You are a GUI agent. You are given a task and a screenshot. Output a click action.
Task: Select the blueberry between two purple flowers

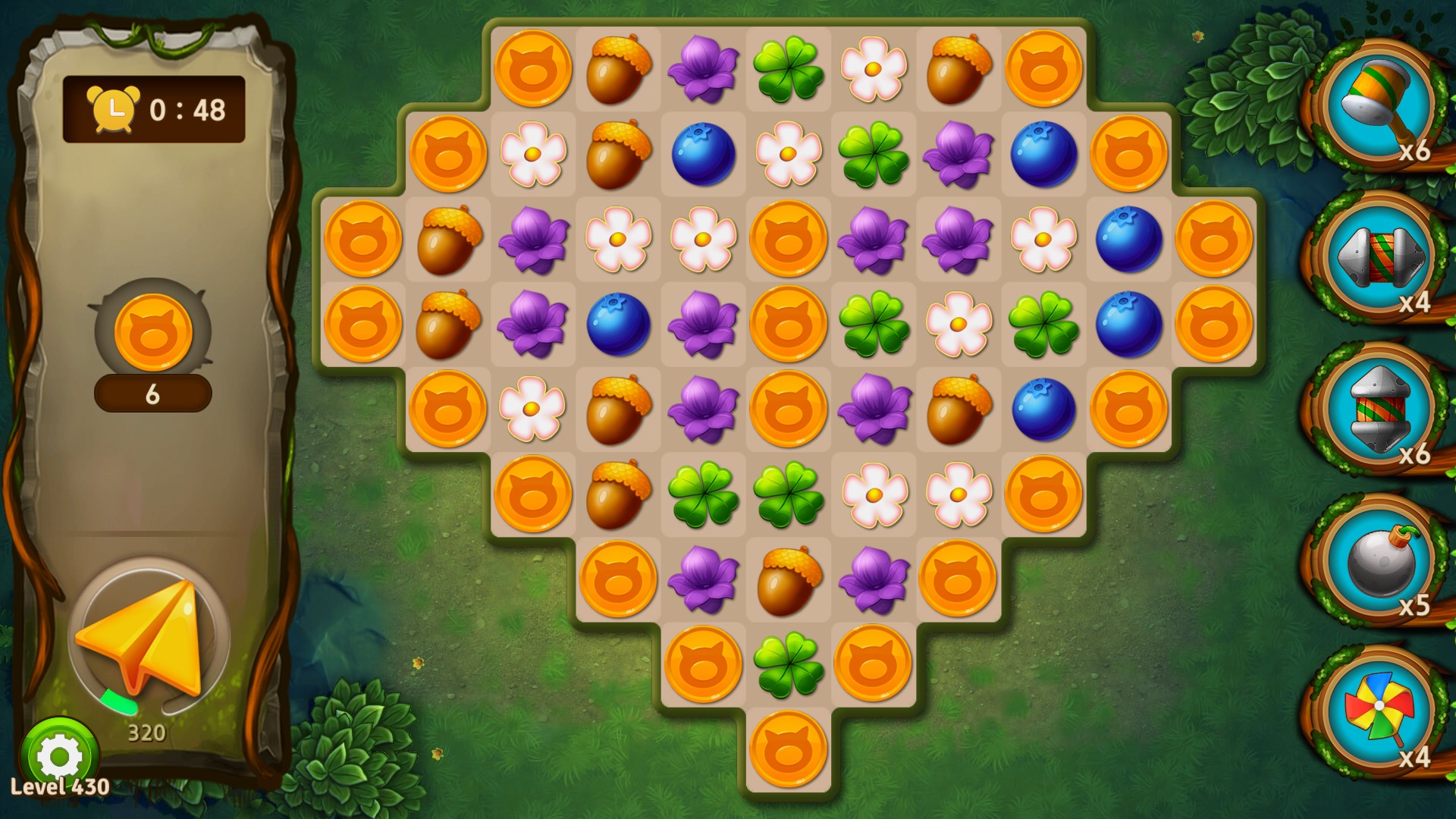(618, 325)
